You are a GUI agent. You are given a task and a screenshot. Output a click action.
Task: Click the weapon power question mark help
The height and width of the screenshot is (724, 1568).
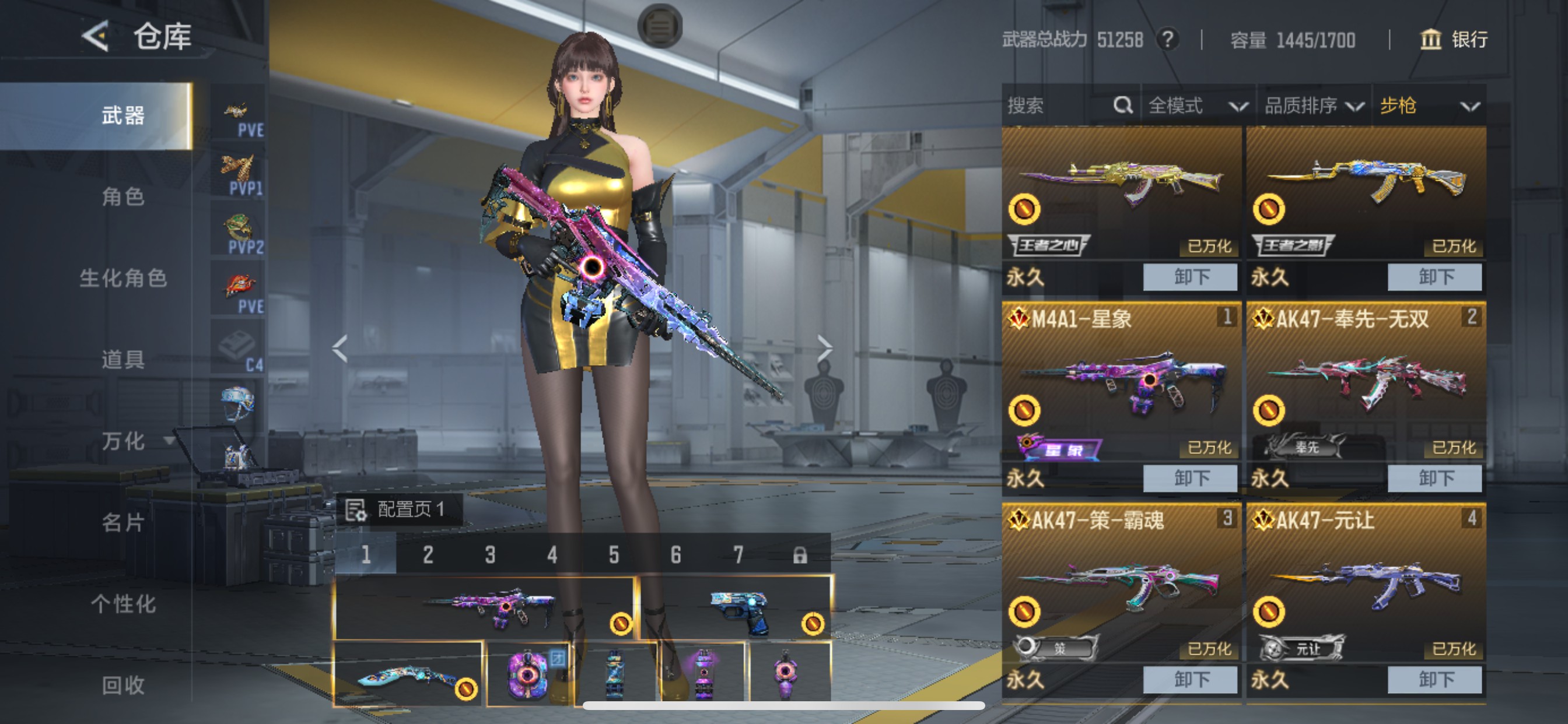(x=1167, y=40)
